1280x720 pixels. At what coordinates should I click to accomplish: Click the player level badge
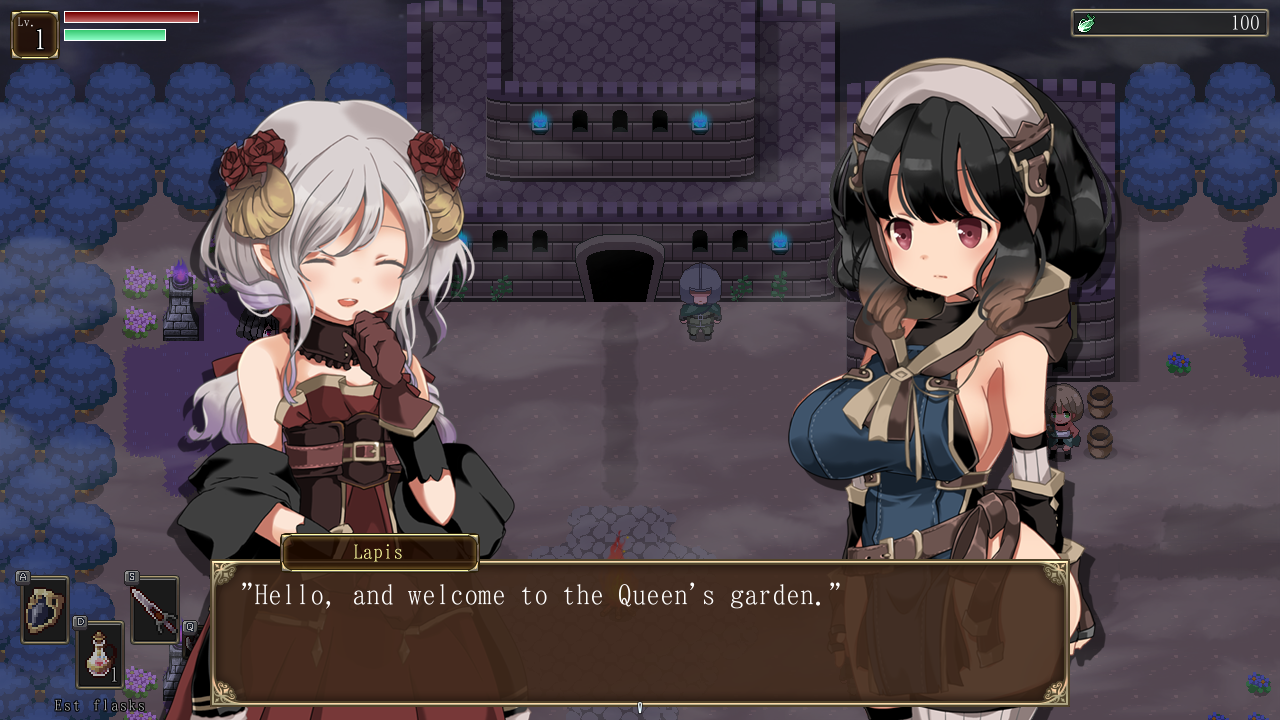[35, 35]
